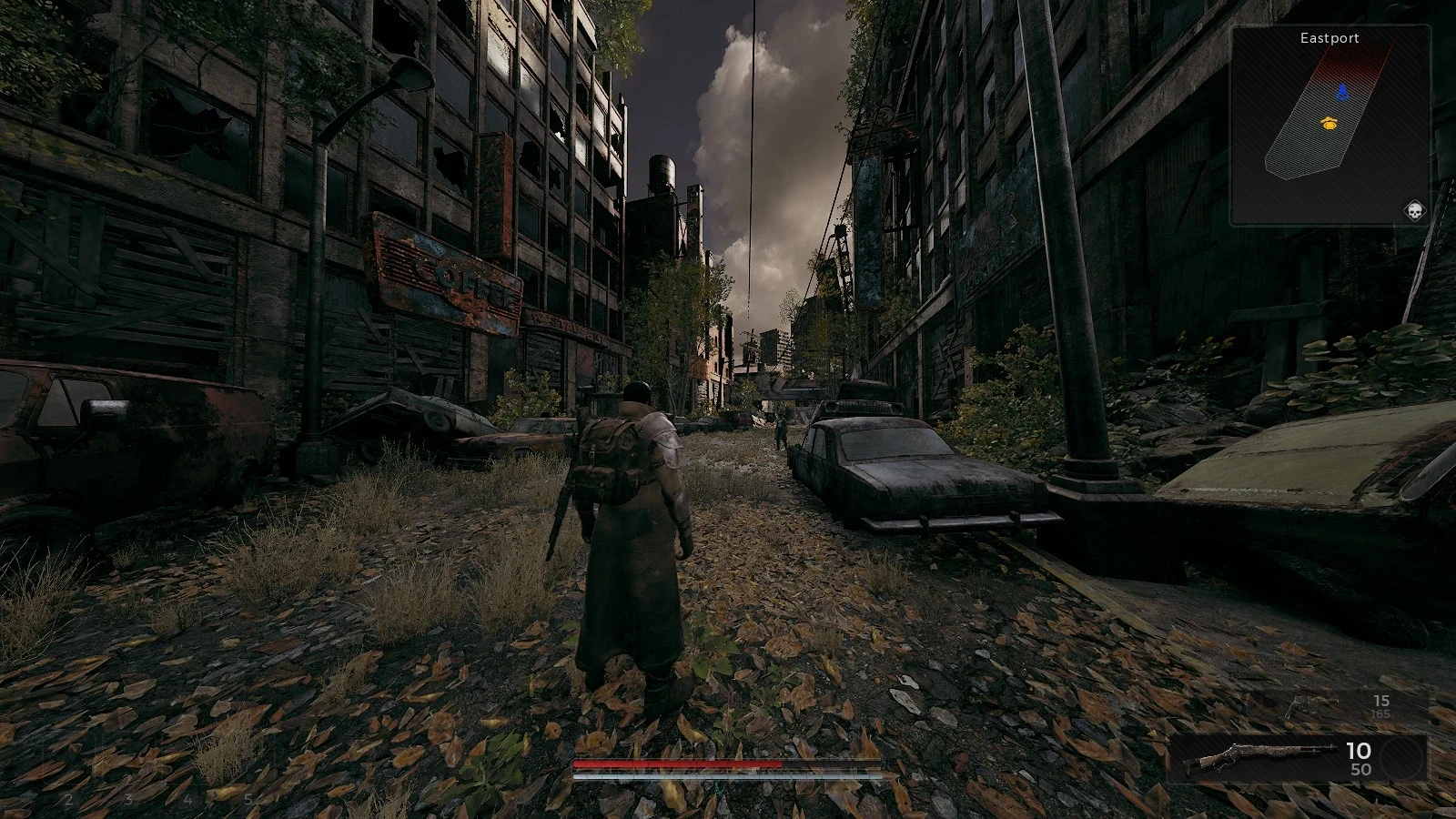
Task: Toggle hotbar consumable slot 3
Action: coord(128,798)
